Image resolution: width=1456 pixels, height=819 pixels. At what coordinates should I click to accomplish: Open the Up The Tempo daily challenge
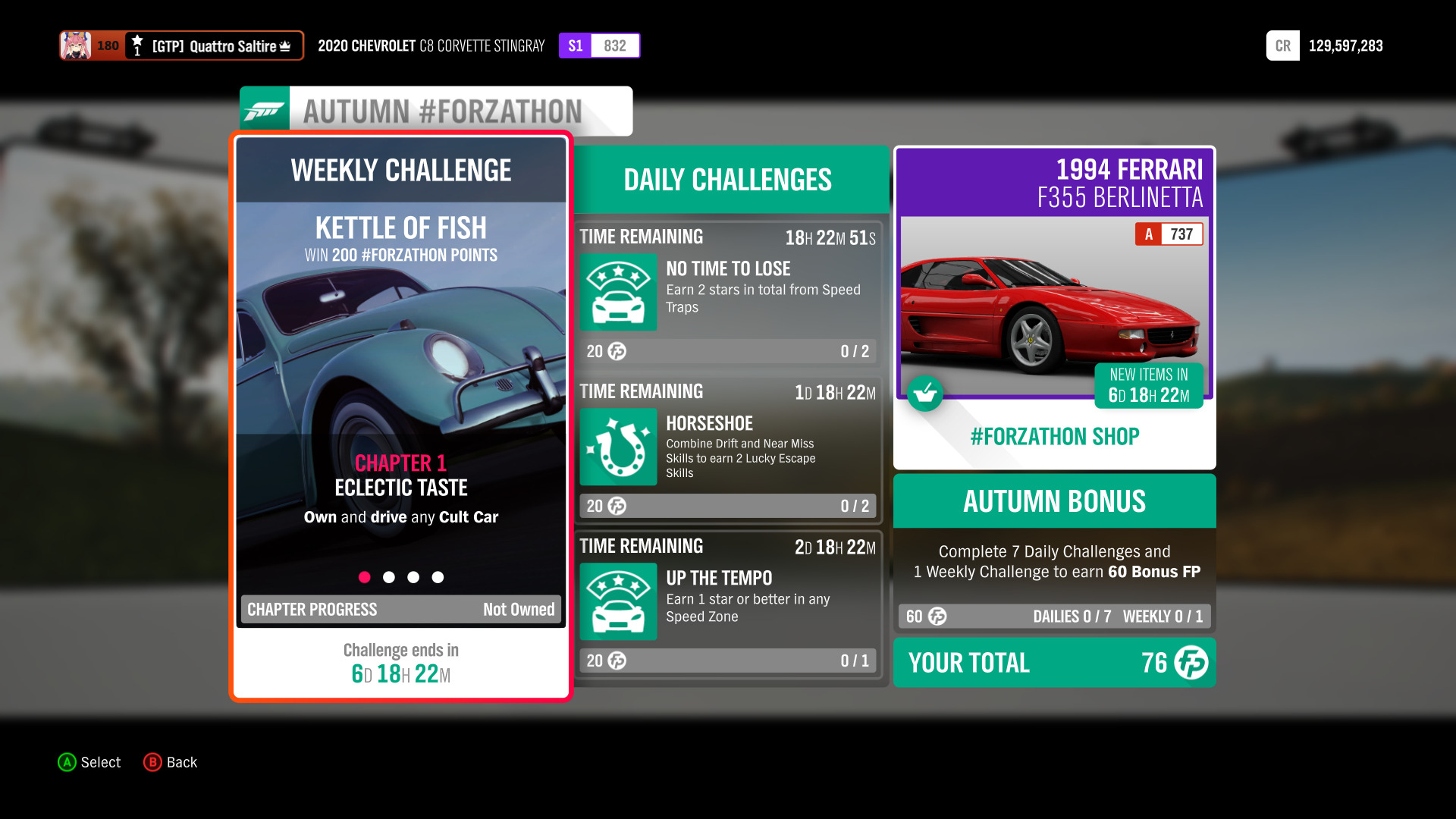click(x=728, y=604)
